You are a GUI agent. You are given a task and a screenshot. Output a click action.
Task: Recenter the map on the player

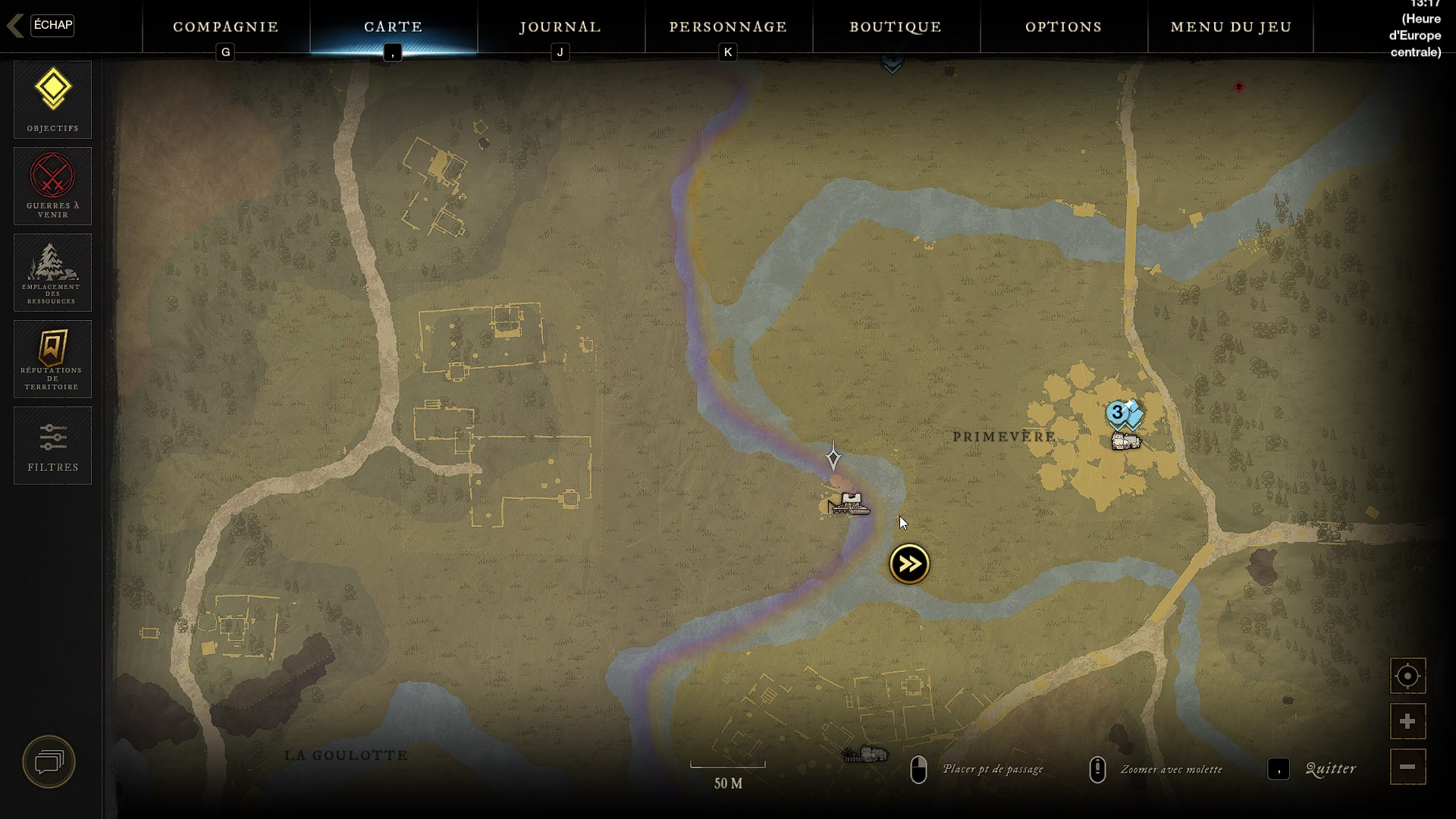1407,676
